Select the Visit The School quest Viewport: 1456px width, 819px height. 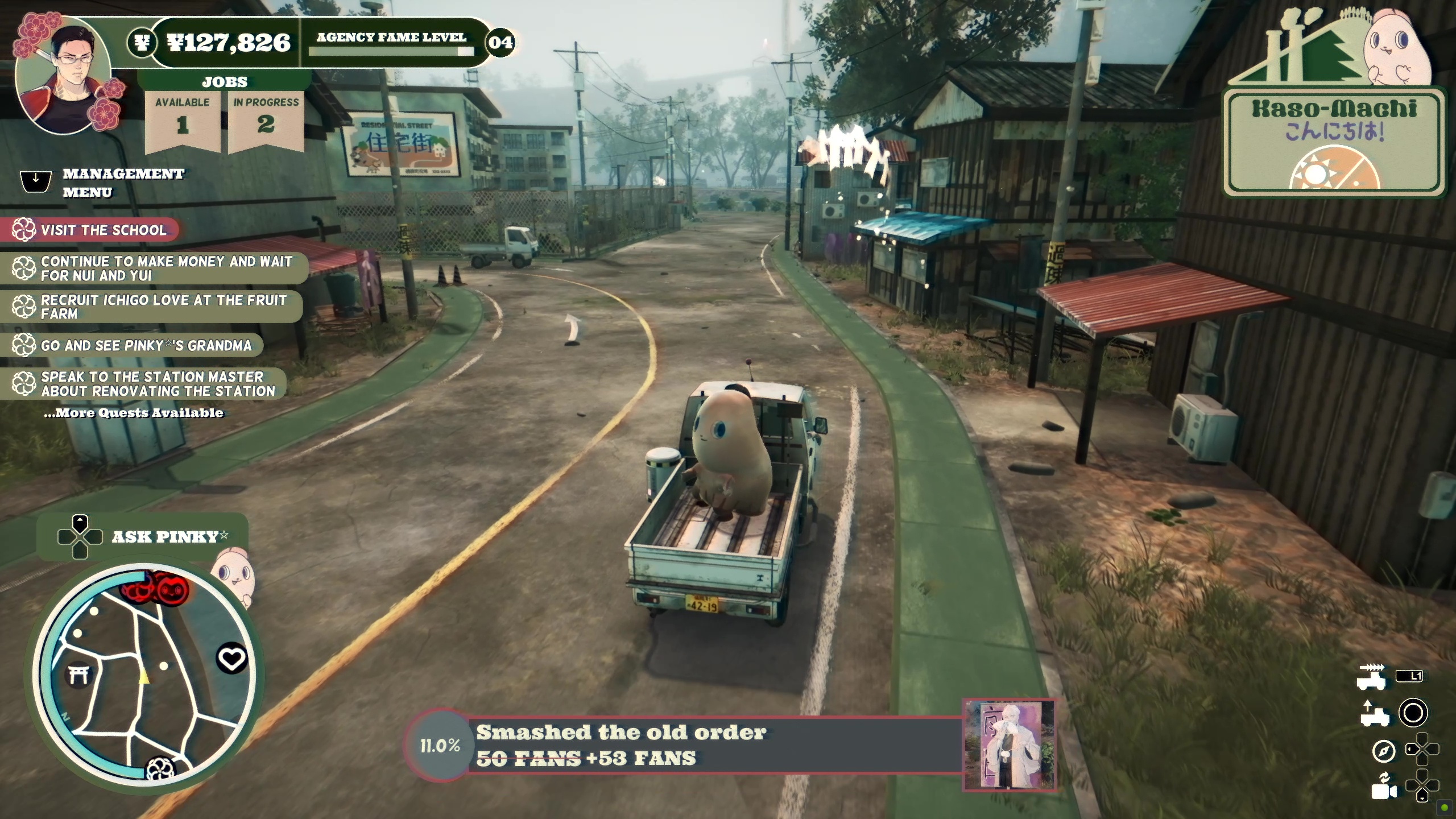[x=101, y=230]
